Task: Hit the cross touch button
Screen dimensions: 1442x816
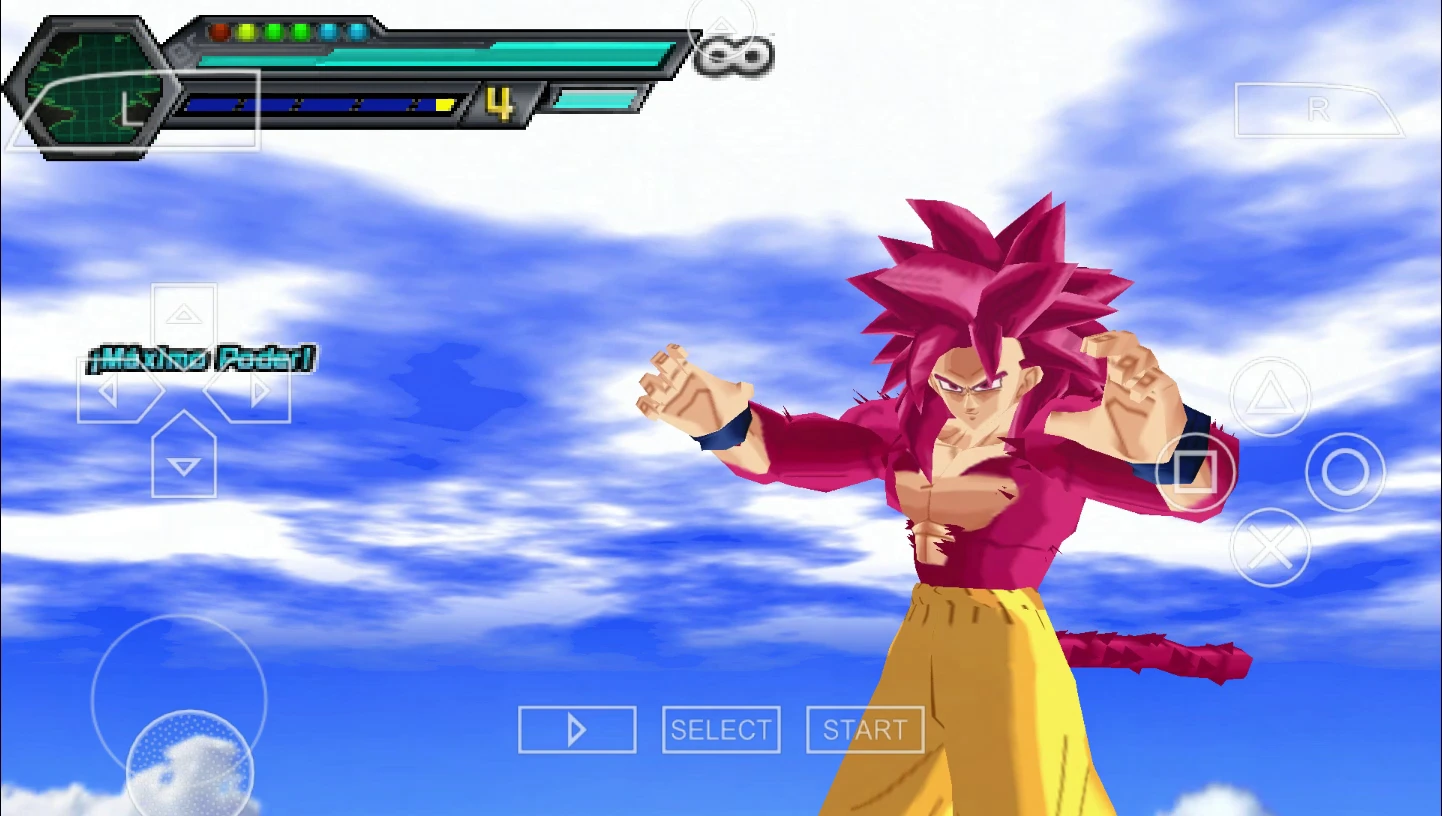Action: pyautogui.click(x=1270, y=547)
